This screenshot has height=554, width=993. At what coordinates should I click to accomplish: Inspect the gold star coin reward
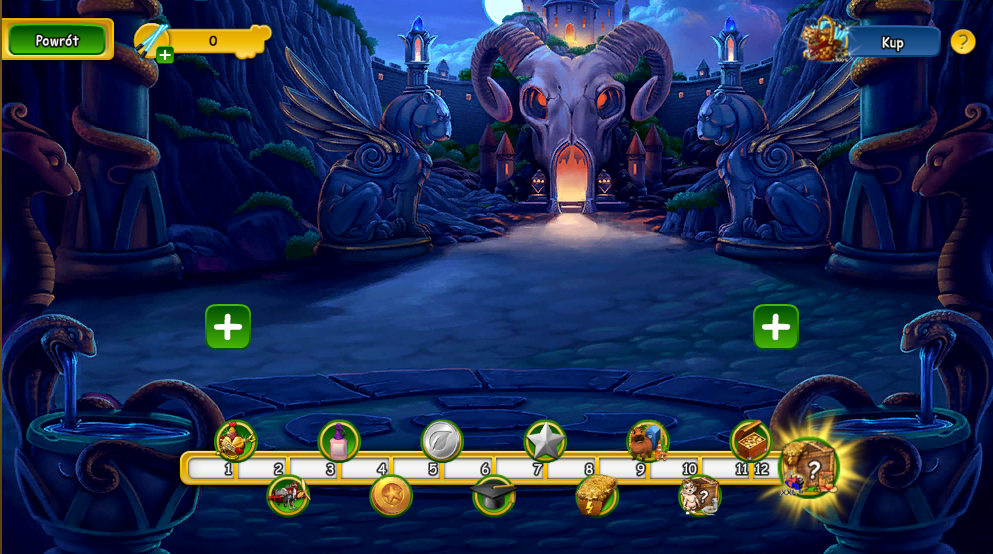[x=391, y=495]
